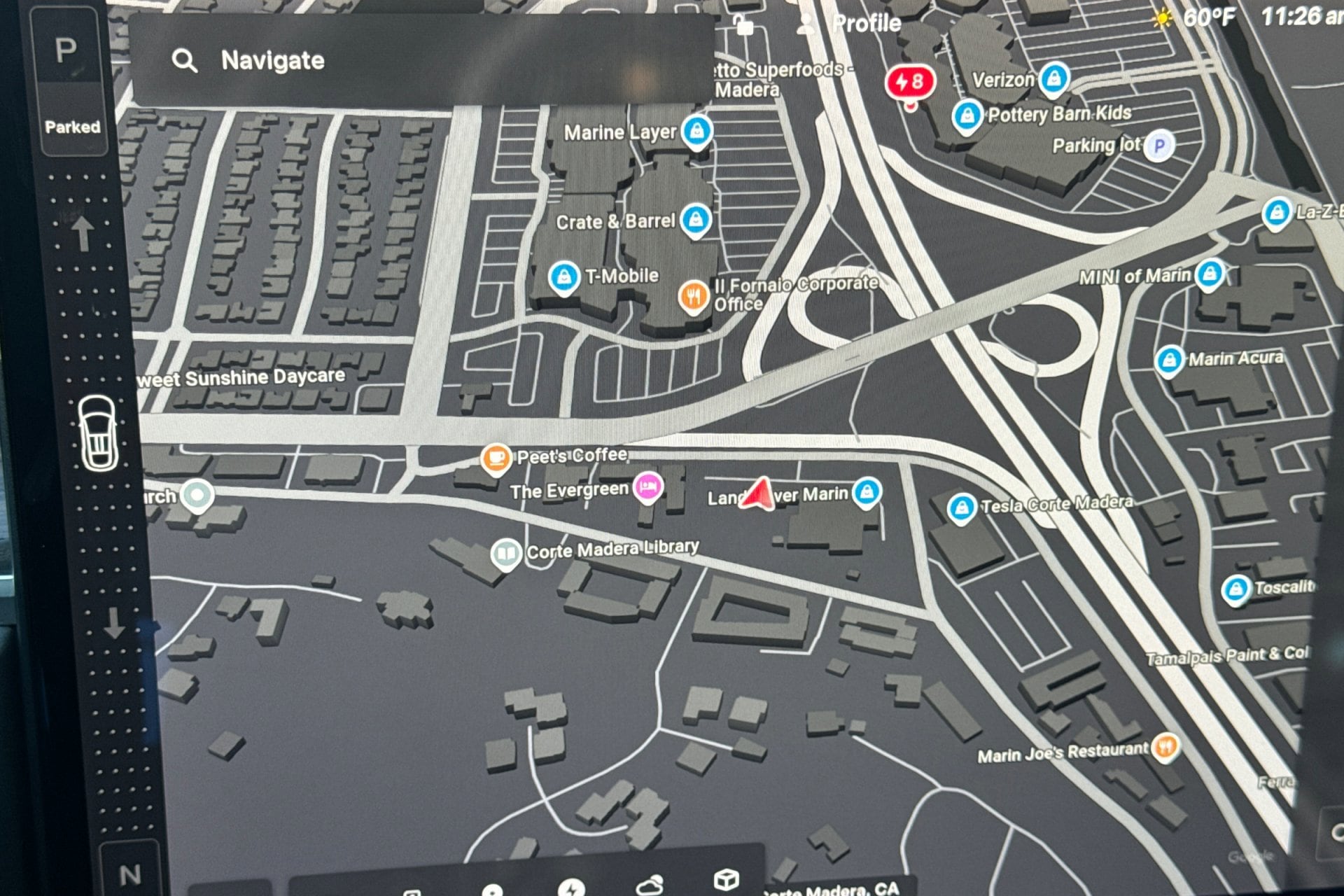Choose the Corte Madera Library pin
Image resolution: width=1344 pixels, height=896 pixels.
click(505, 554)
